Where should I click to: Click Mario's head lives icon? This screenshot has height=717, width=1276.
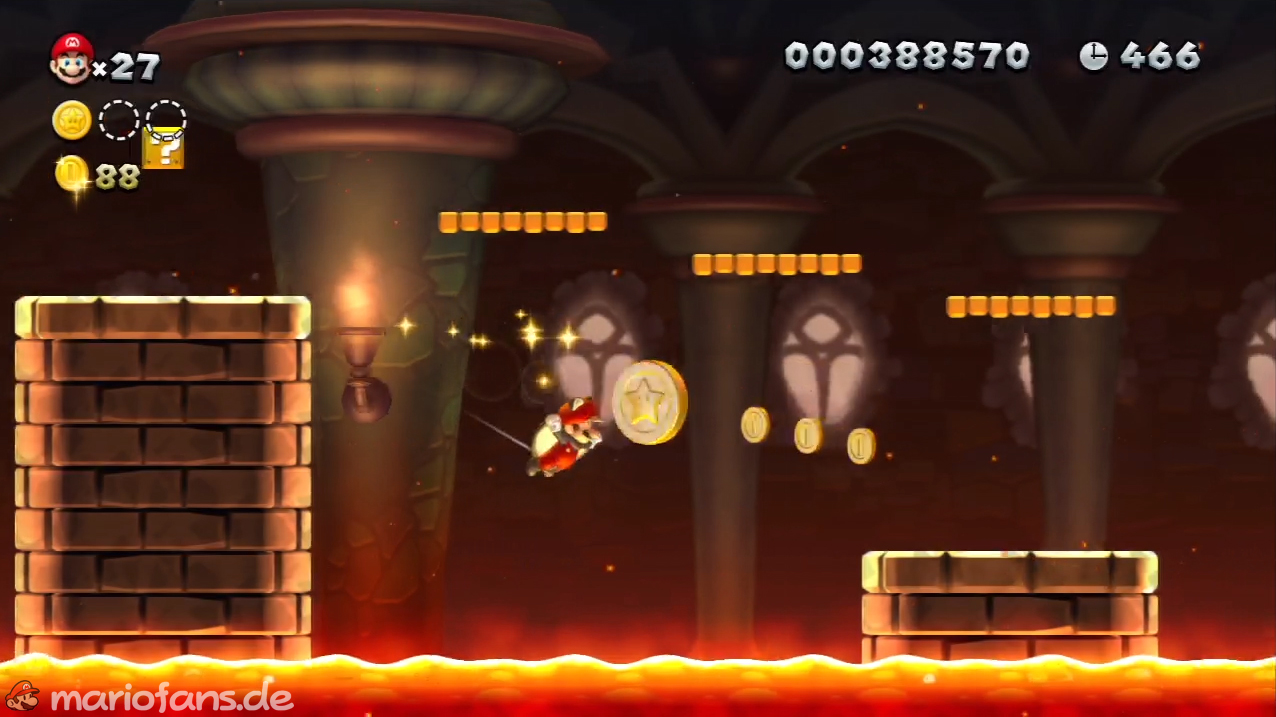point(71,58)
